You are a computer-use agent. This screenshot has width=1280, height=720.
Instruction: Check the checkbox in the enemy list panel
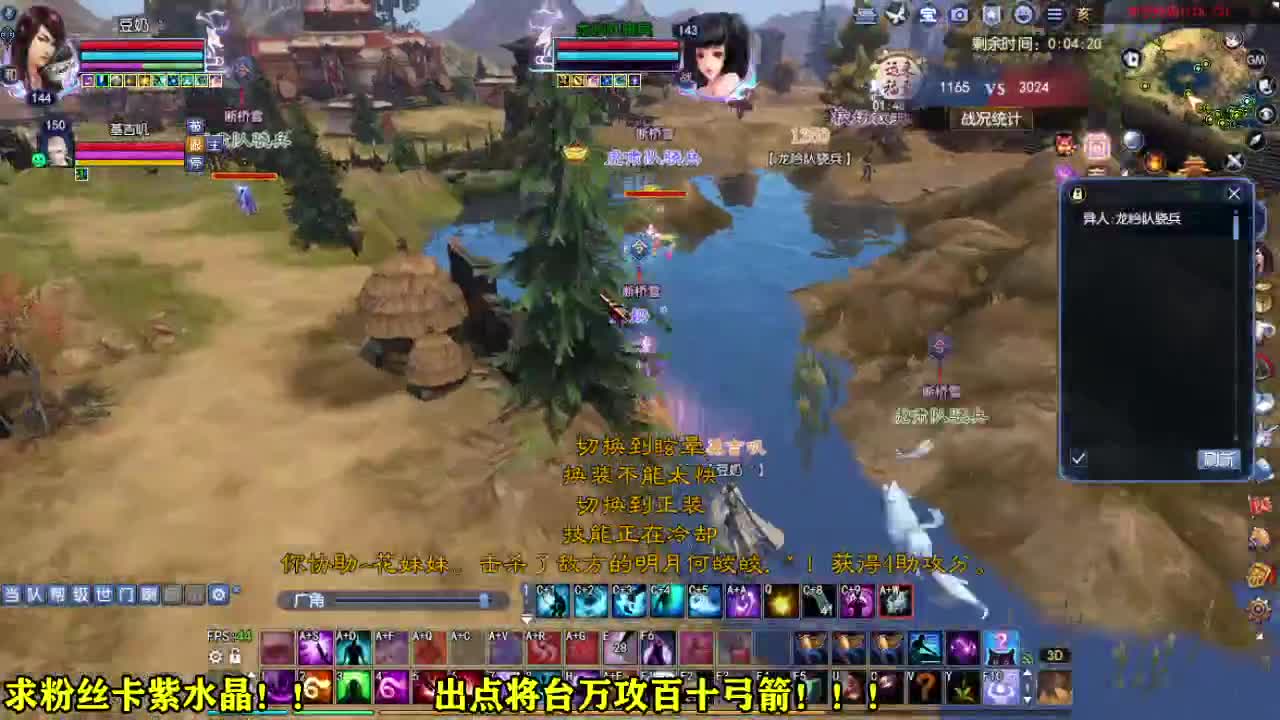coord(1078,459)
